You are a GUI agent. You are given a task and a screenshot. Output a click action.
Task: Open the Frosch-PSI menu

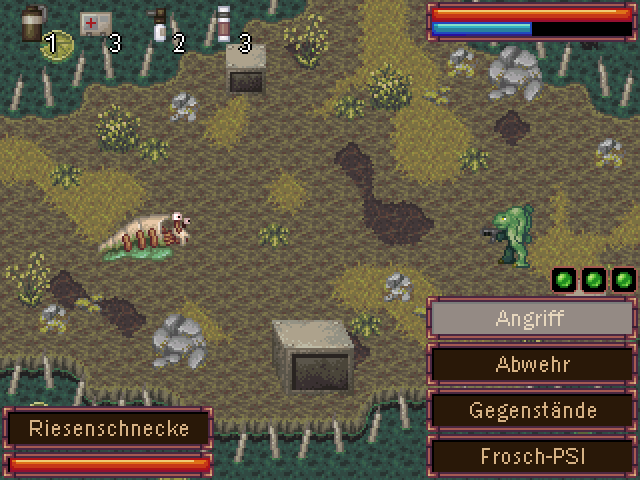point(531,456)
